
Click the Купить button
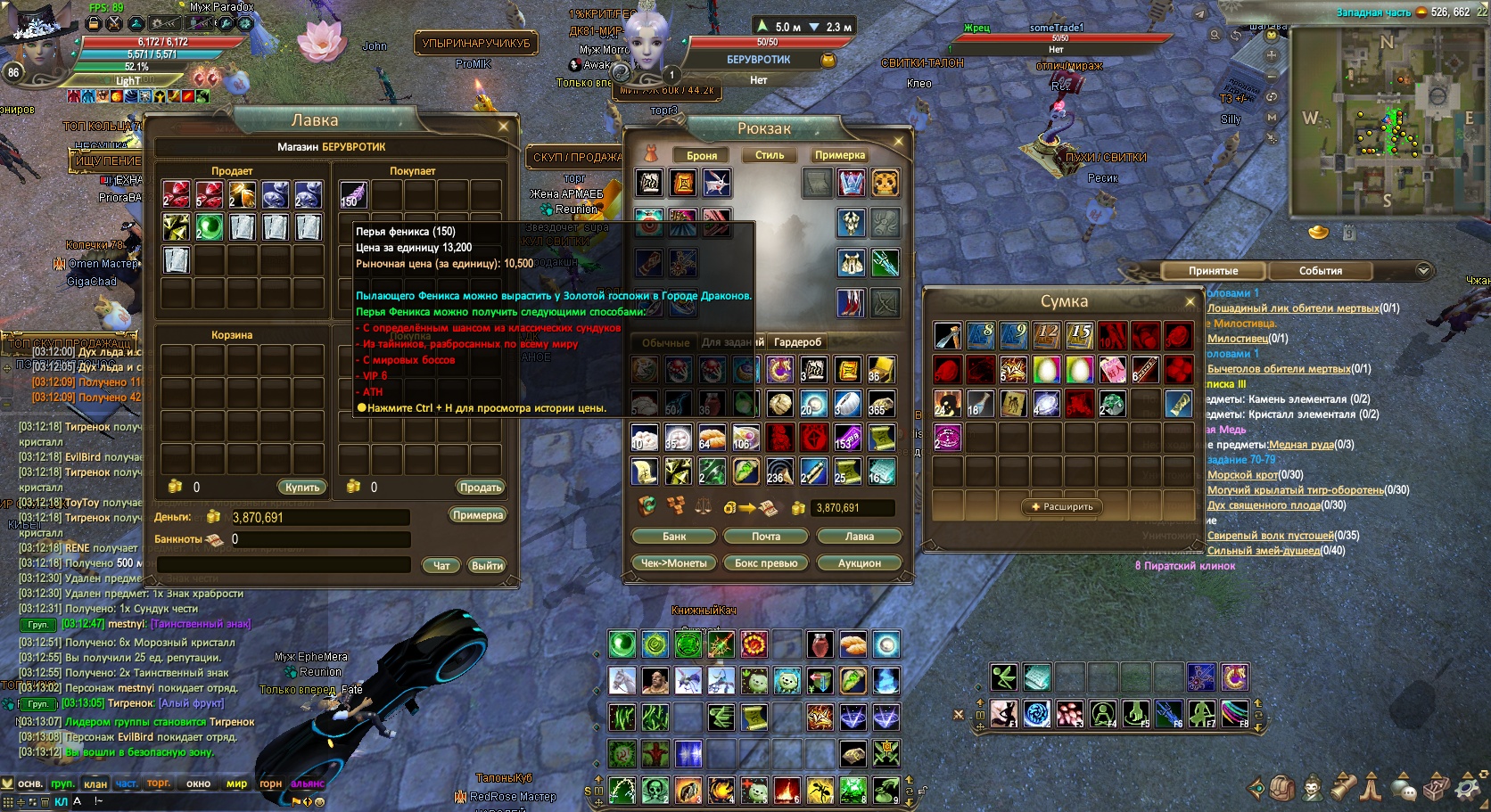coord(302,488)
